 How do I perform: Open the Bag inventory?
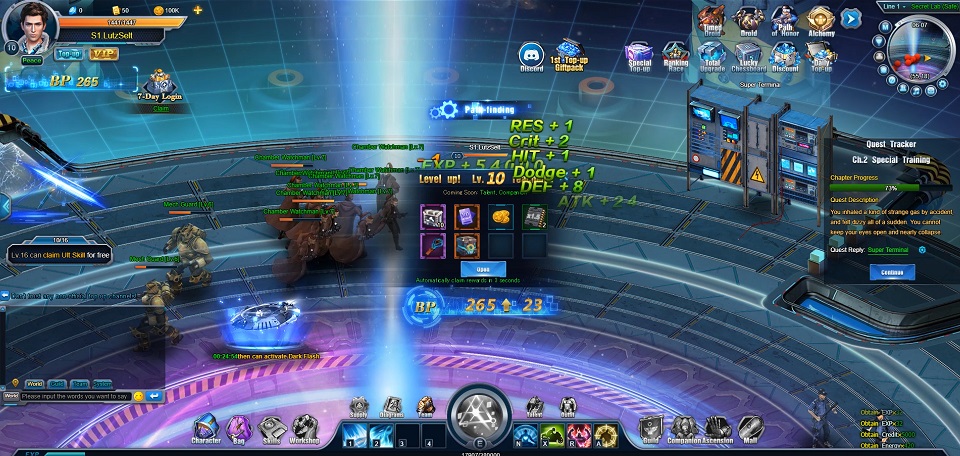[238, 428]
